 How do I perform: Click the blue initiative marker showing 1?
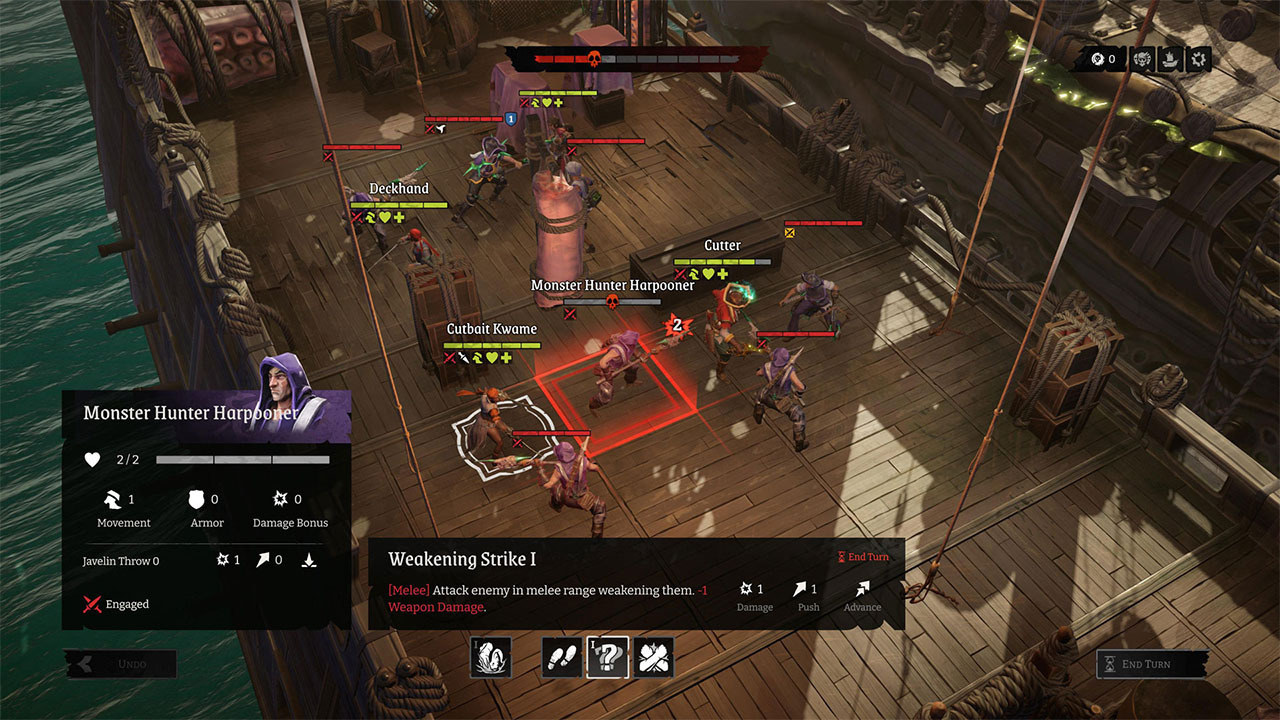pyautogui.click(x=512, y=118)
